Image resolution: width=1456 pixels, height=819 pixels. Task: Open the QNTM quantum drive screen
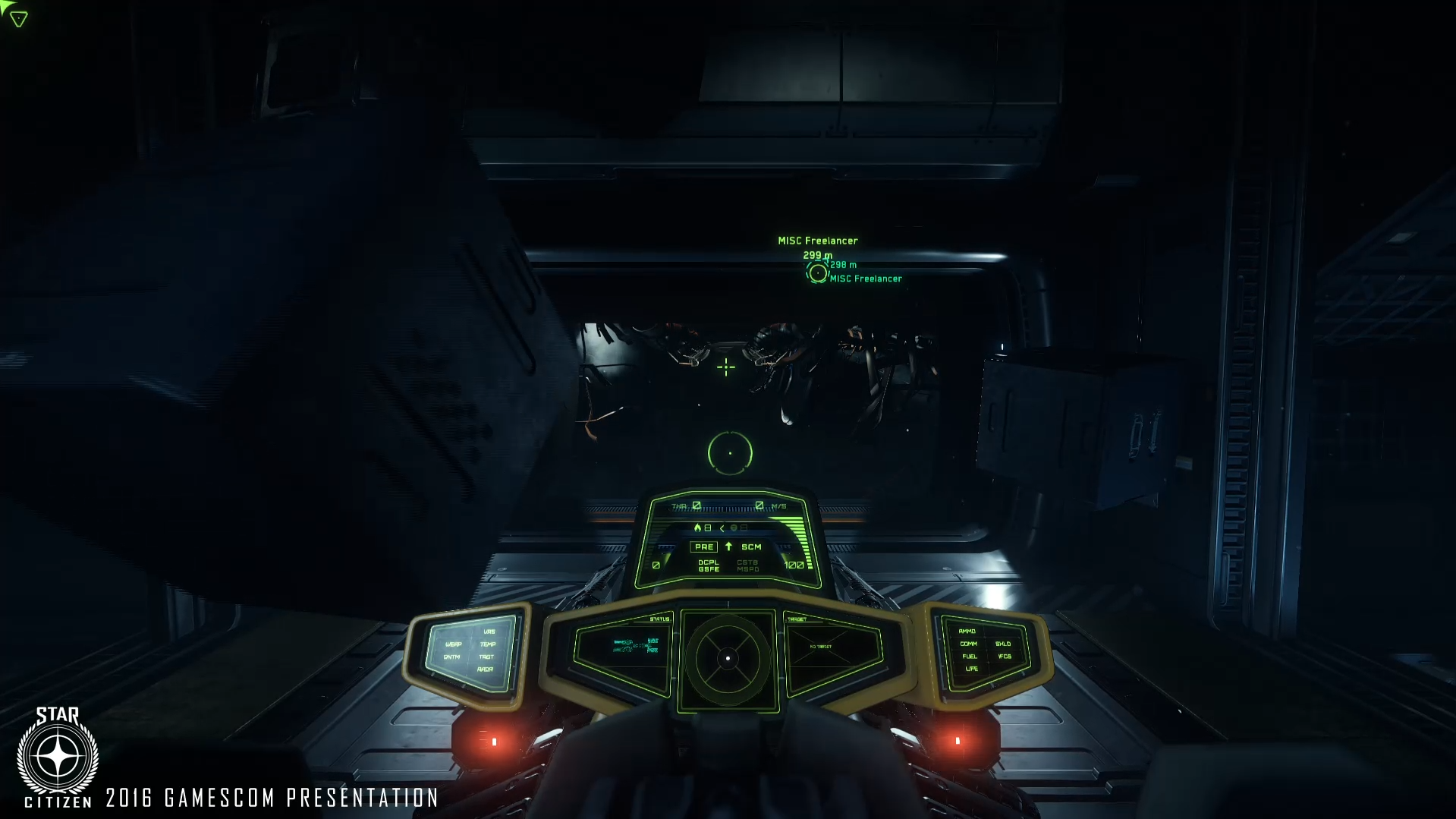pyautogui.click(x=451, y=657)
